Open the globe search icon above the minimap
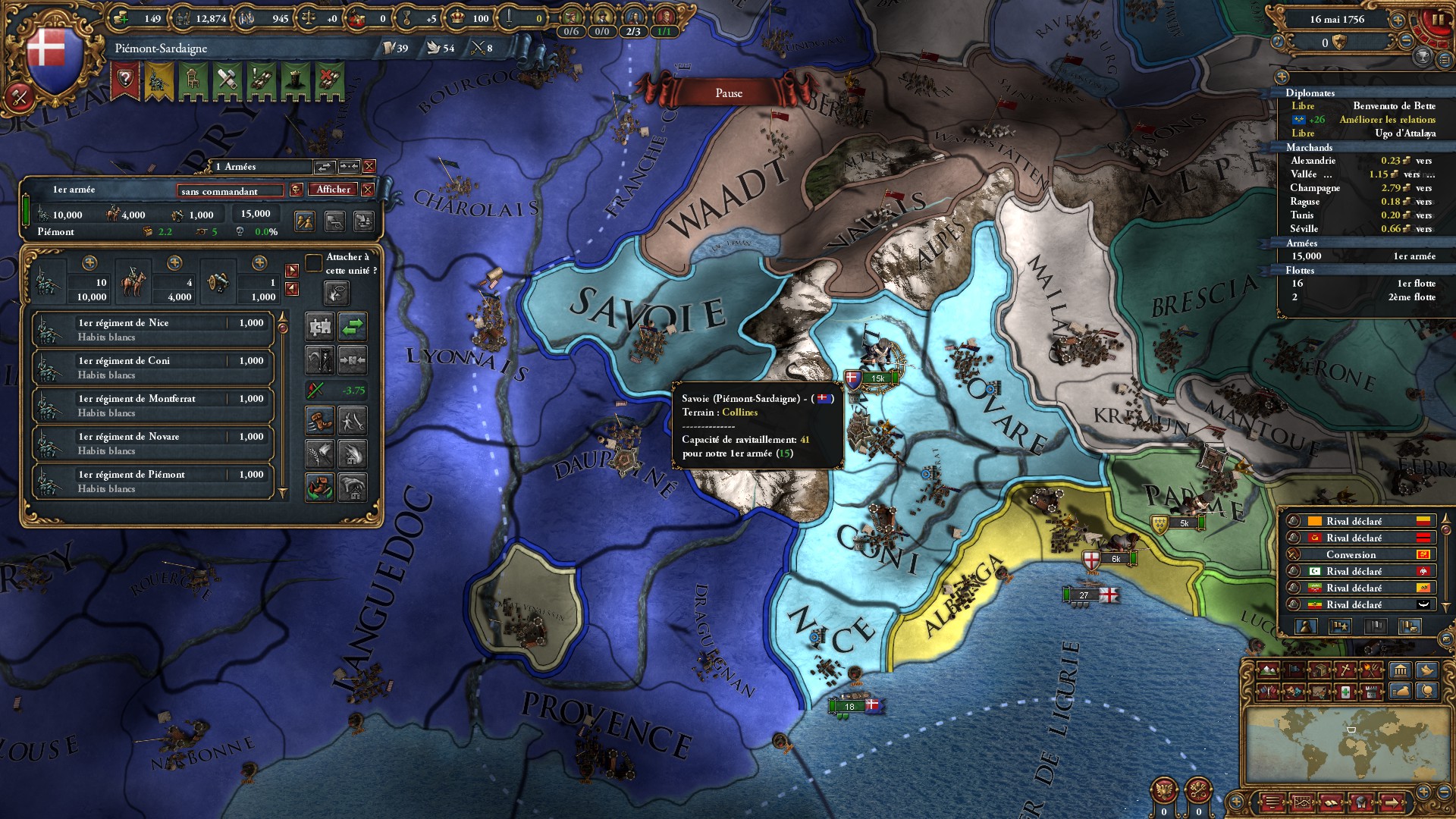 pos(1428,692)
